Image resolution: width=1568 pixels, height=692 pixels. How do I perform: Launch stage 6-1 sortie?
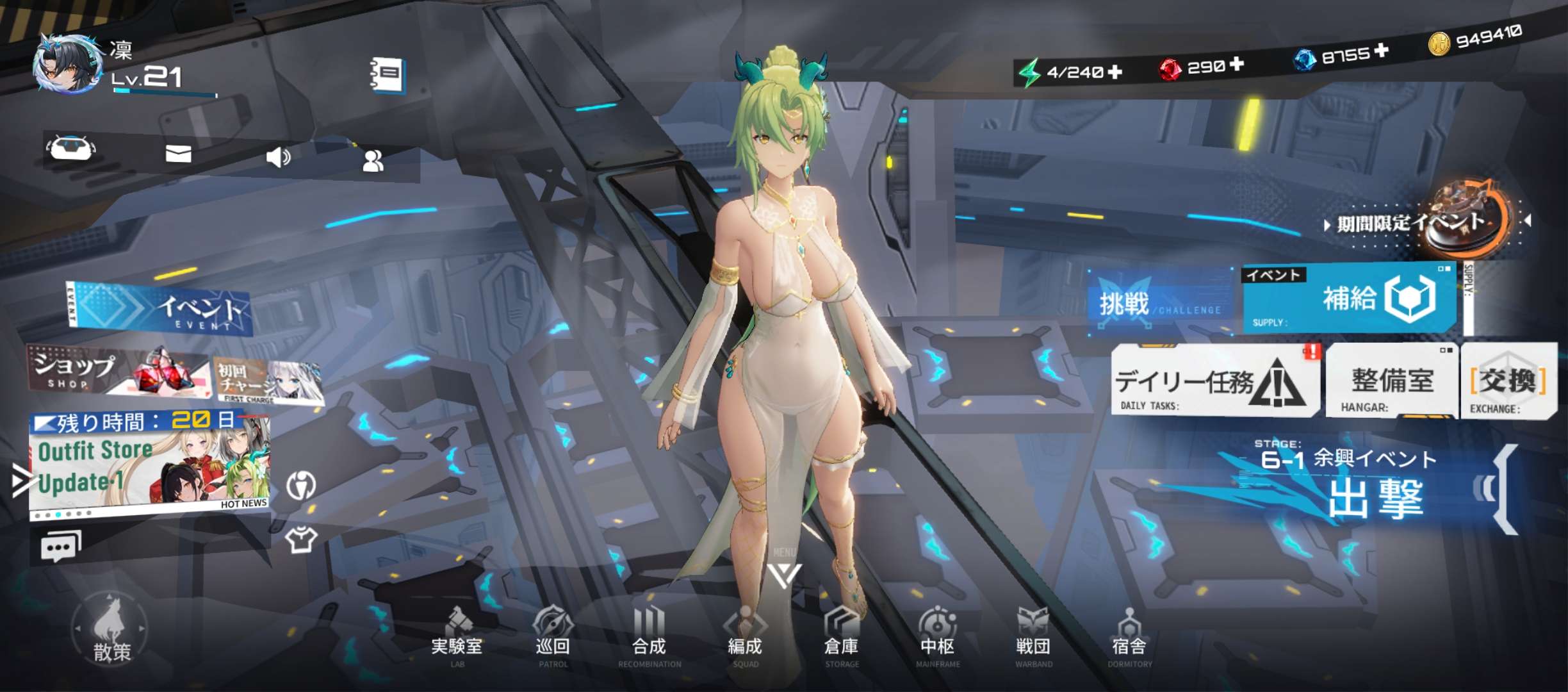1374,497
